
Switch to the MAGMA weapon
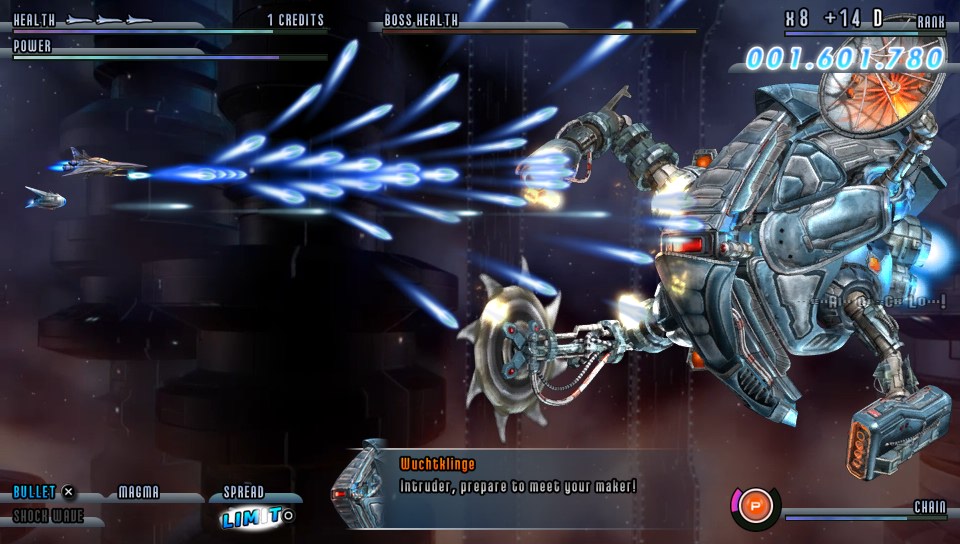(139, 493)
